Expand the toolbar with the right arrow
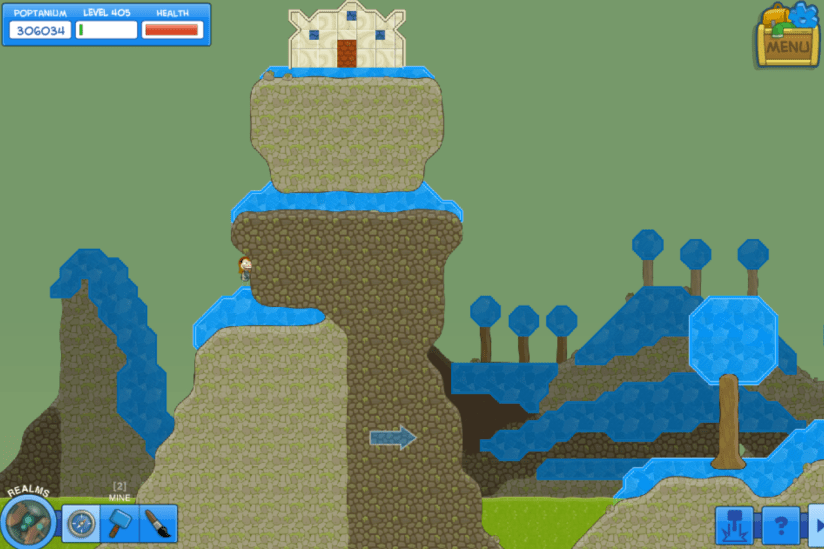Viewport: 824px width, 549px height. coord(816,525)
